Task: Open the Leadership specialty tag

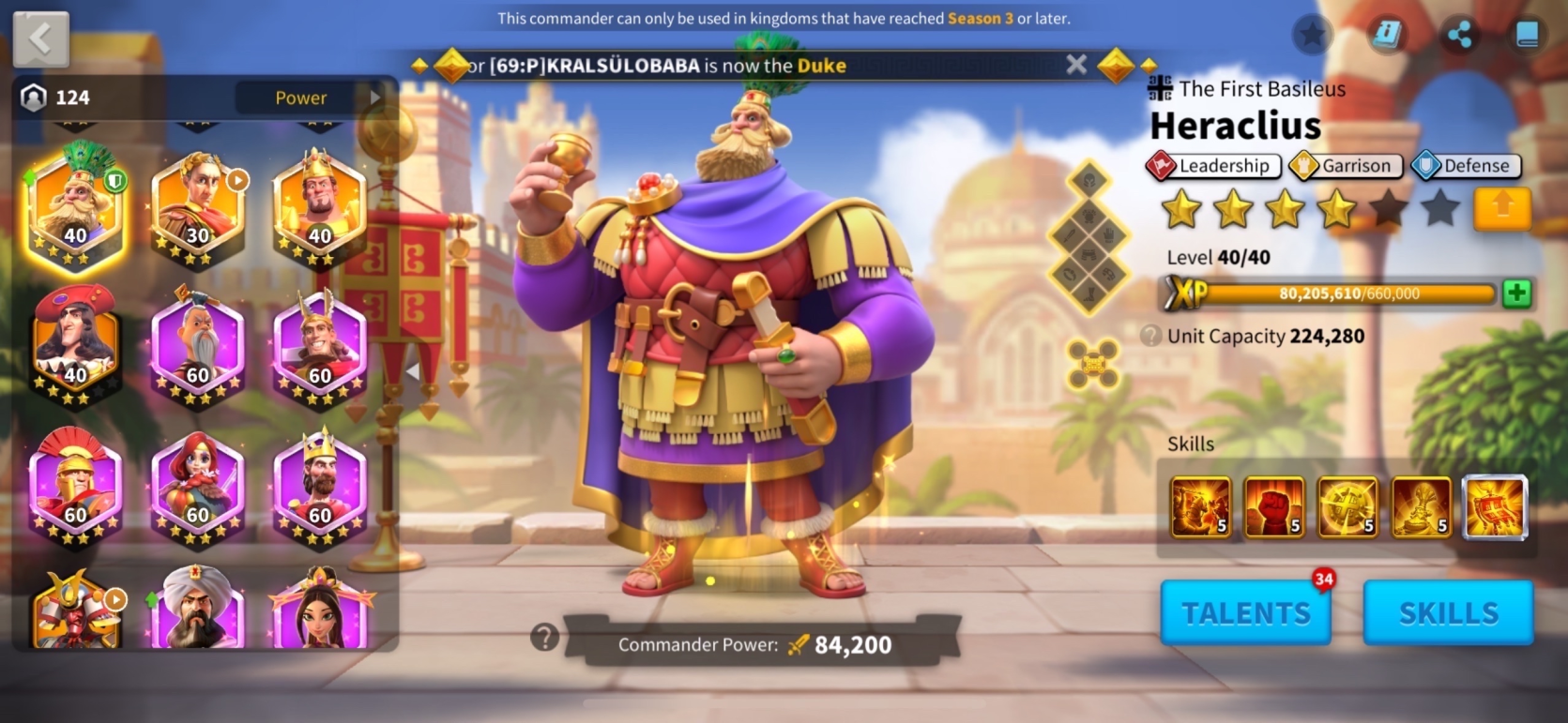Action: click(1213, 166)
